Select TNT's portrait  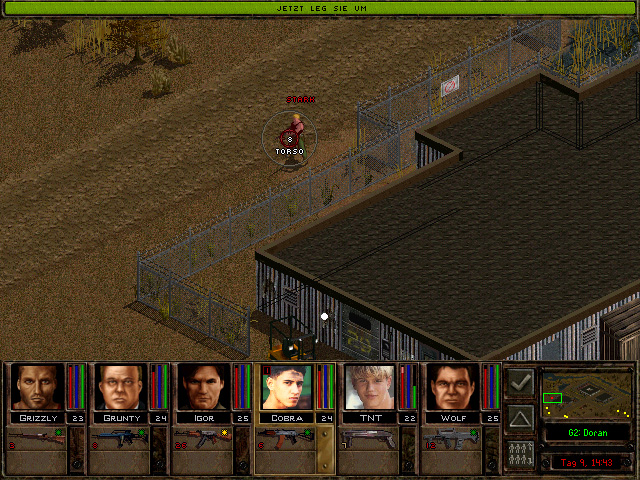pyautogui.click(x=370, y=386)
